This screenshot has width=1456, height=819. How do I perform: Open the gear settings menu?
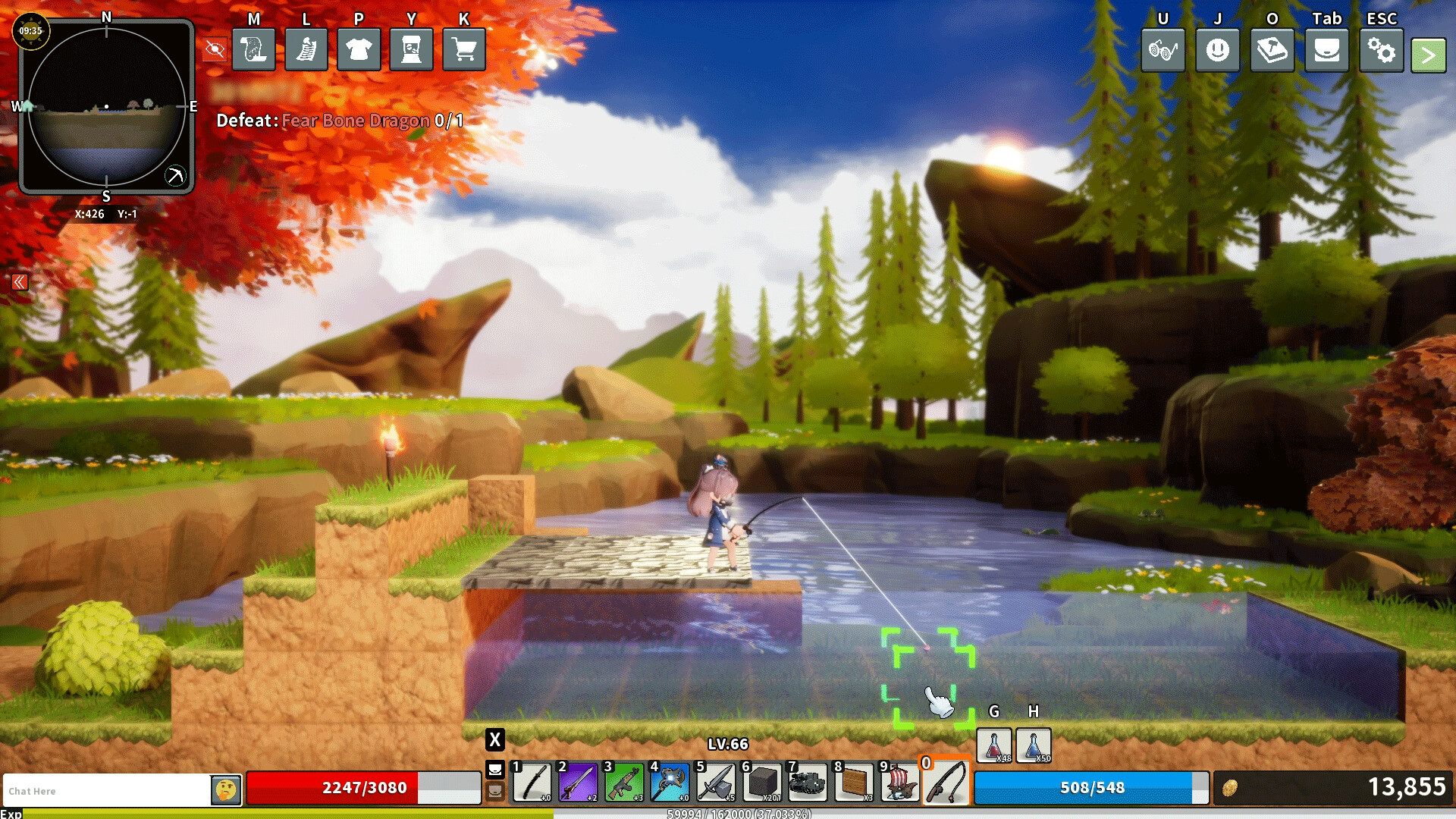pyautogui.click(x=1381, y=51)
